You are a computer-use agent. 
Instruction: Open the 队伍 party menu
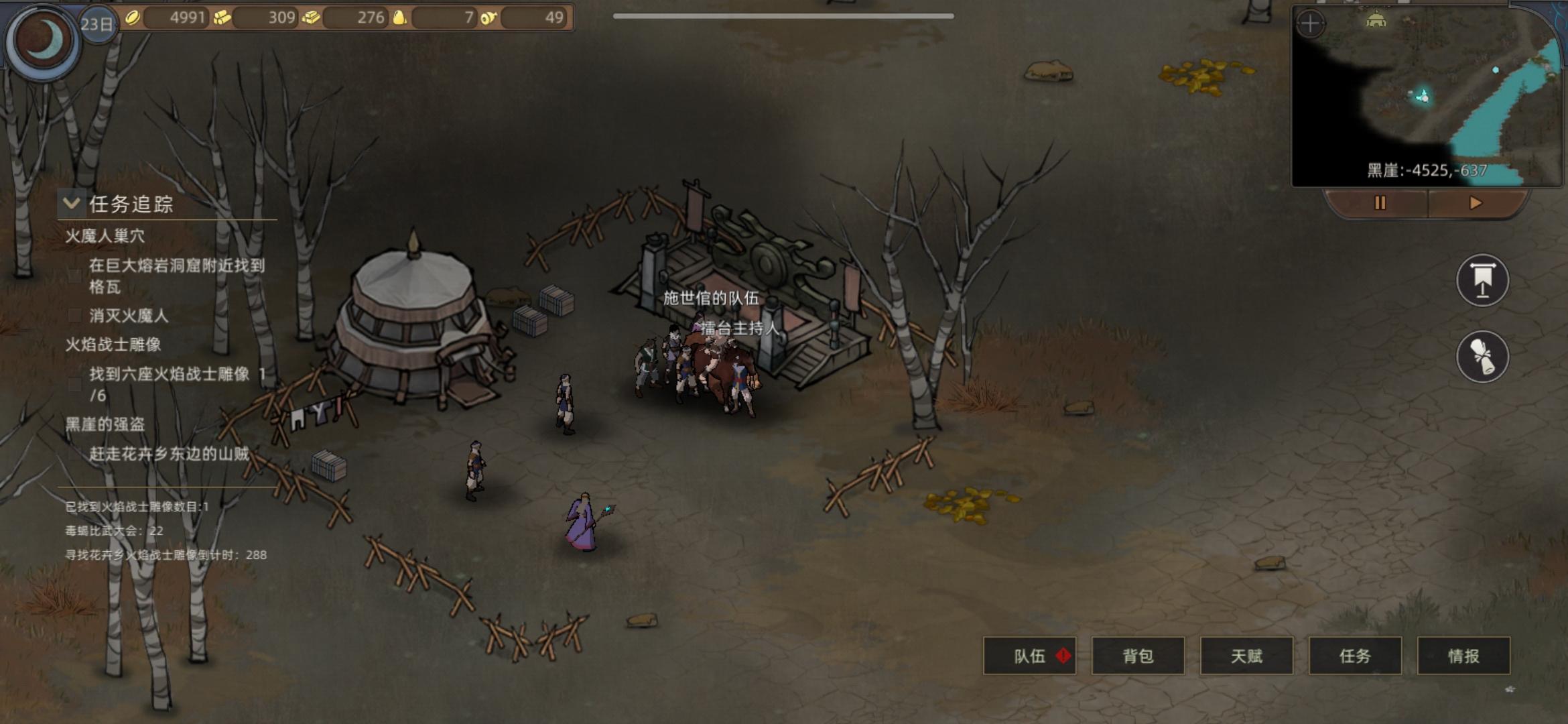coord(1029,656)
